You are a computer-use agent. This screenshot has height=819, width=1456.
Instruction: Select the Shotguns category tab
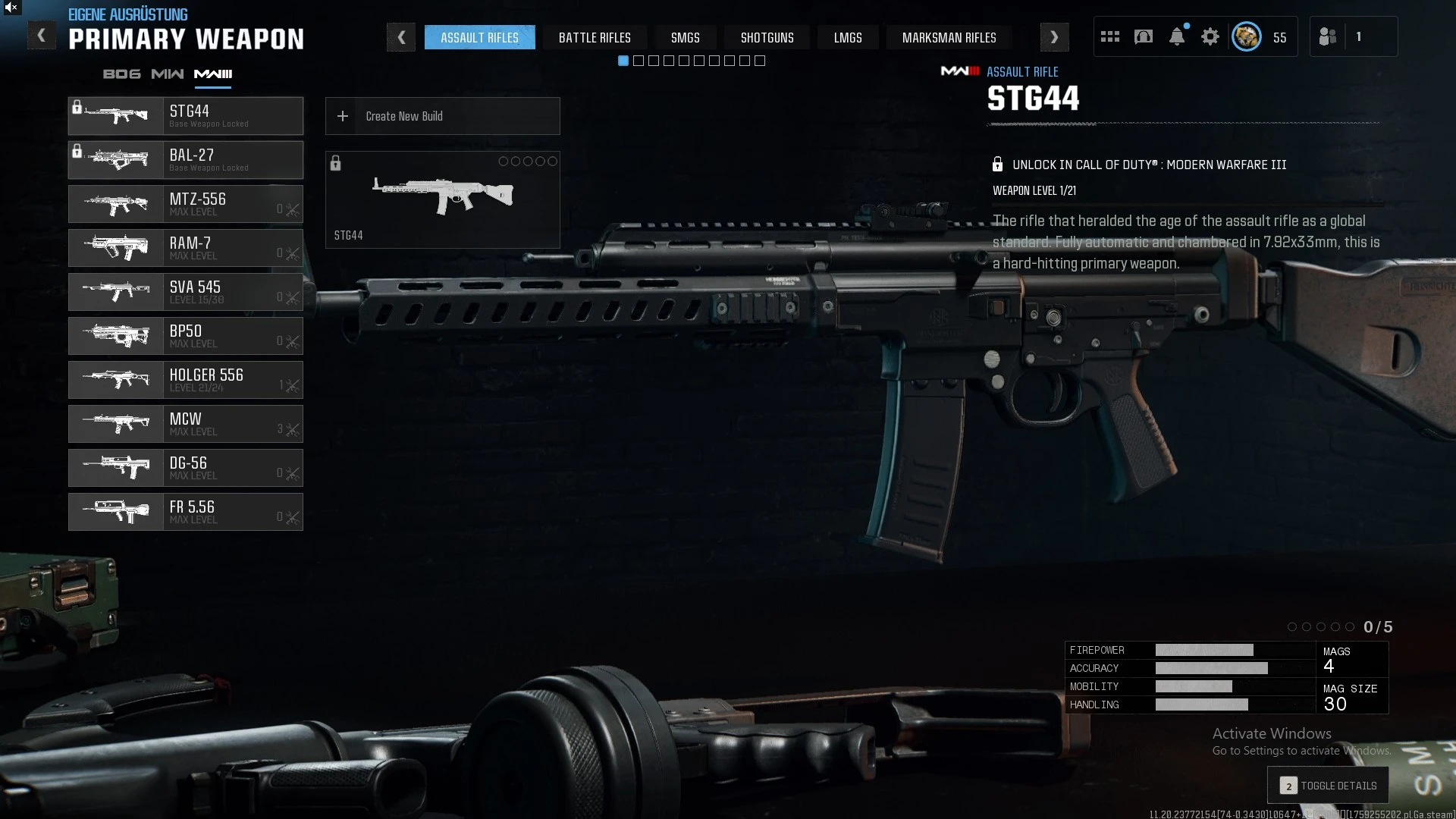click(x=767, y=37)
